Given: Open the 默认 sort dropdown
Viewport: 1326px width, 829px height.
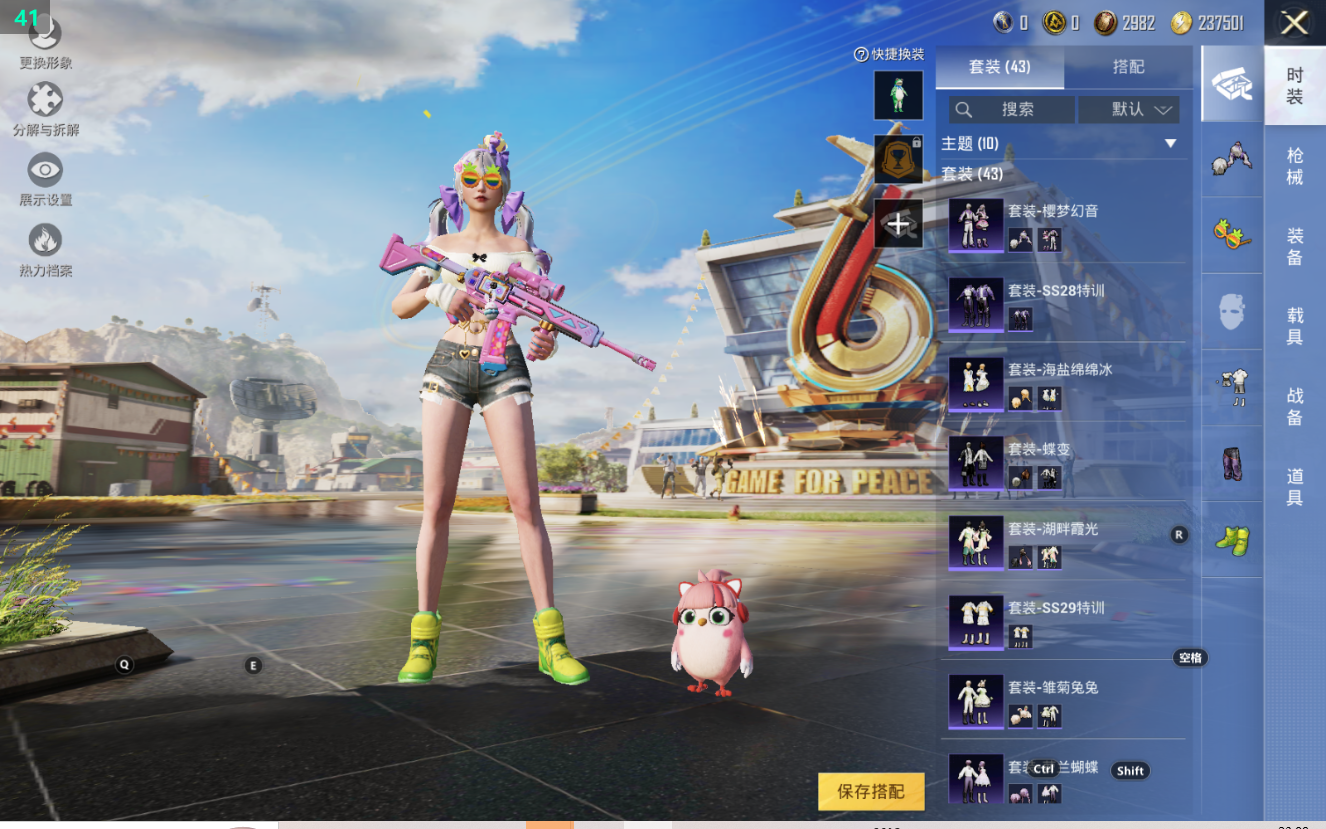Looking at the screenshot, I should 1128,110.
